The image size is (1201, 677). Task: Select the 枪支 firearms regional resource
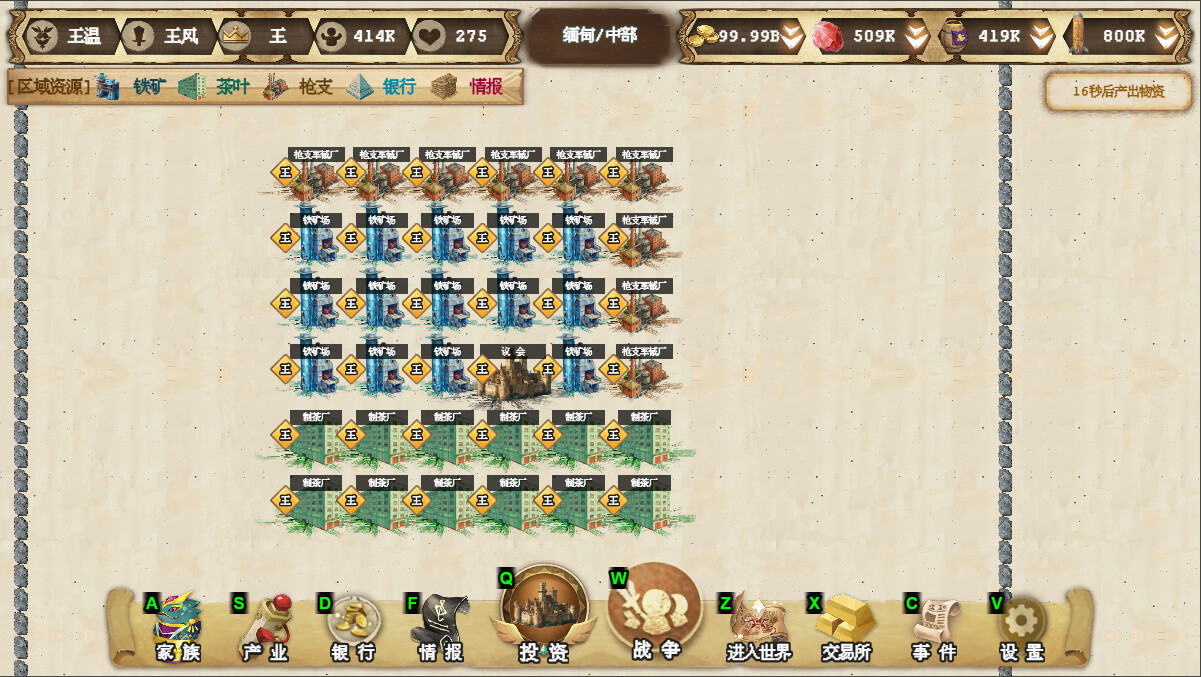[x=299, y=87]
